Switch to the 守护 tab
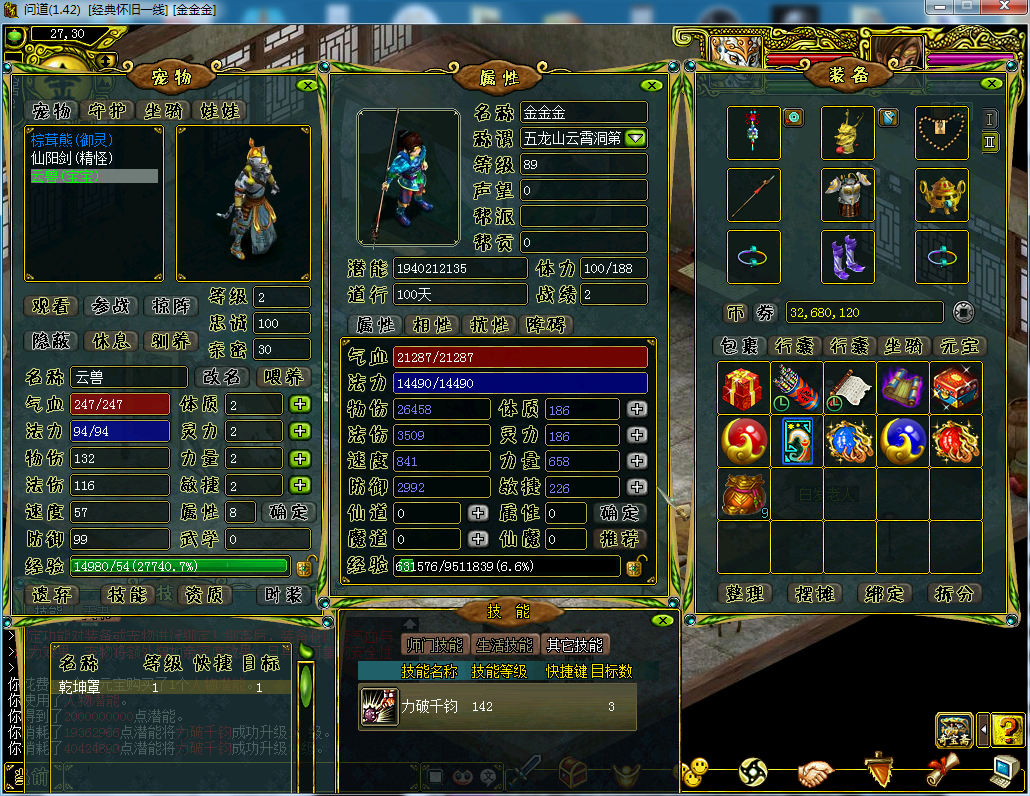Screen dimensions: 1030x796 pos(109,109)
